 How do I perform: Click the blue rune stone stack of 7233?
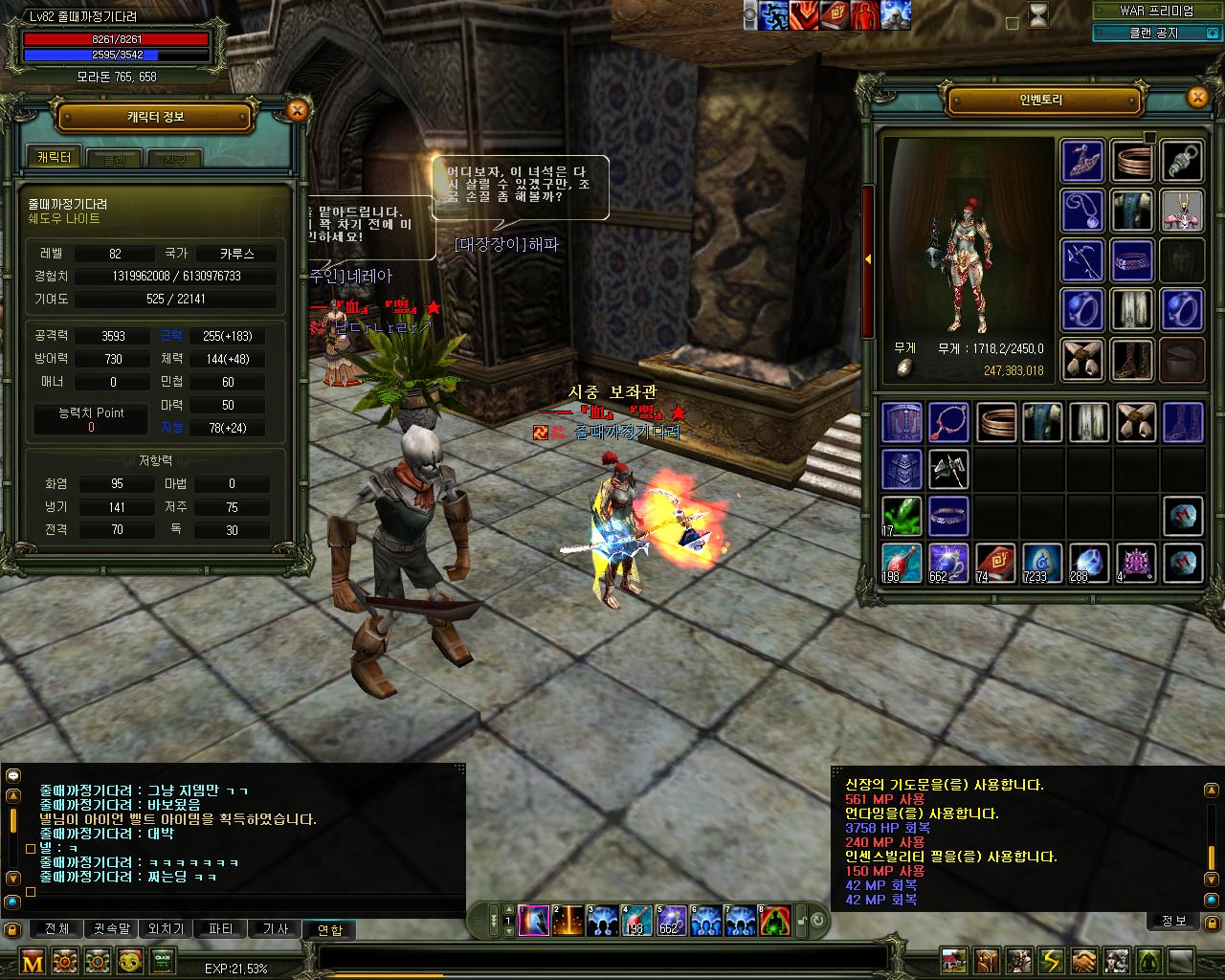click(x=1041, y=563)
